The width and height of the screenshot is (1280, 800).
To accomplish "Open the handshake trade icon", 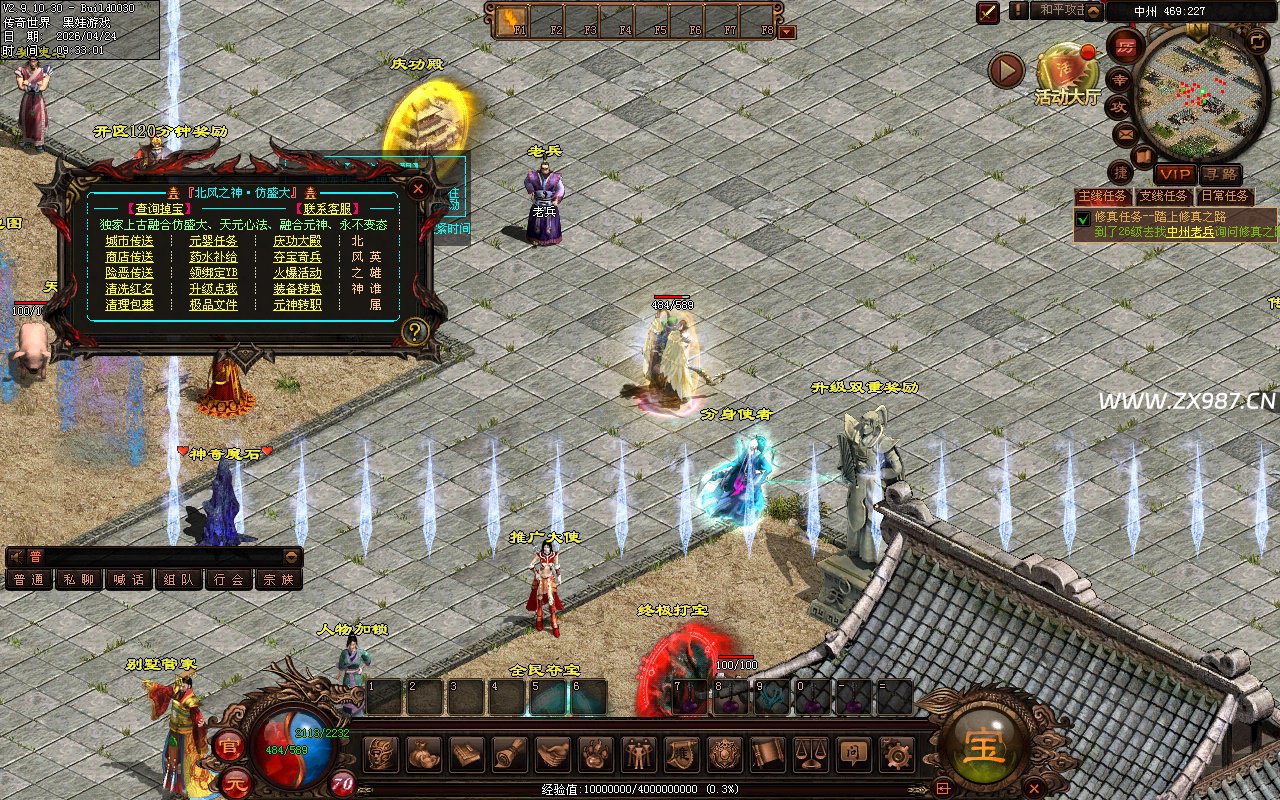I will [553, 753].
